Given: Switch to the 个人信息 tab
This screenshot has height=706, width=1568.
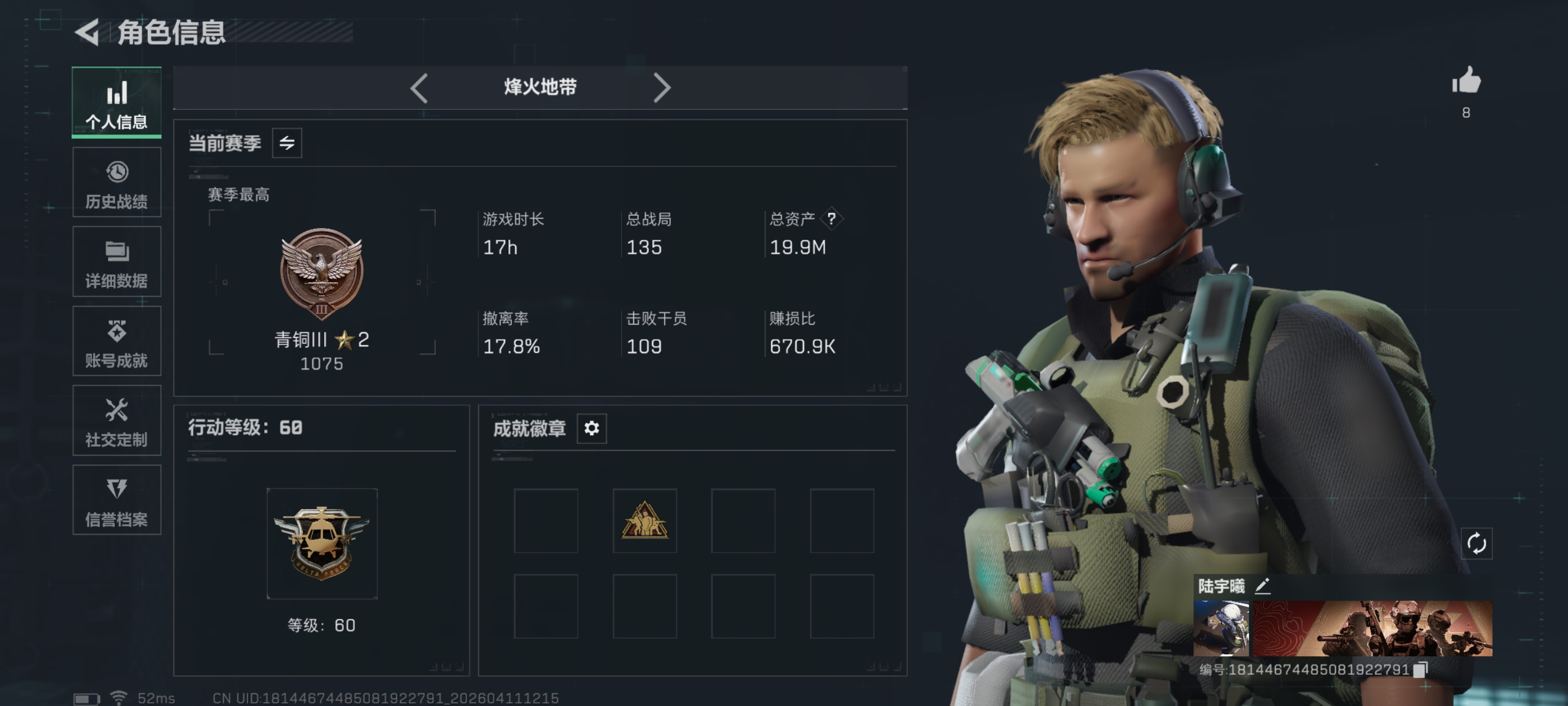Looking at the screenshot, I should pos(116,103).
